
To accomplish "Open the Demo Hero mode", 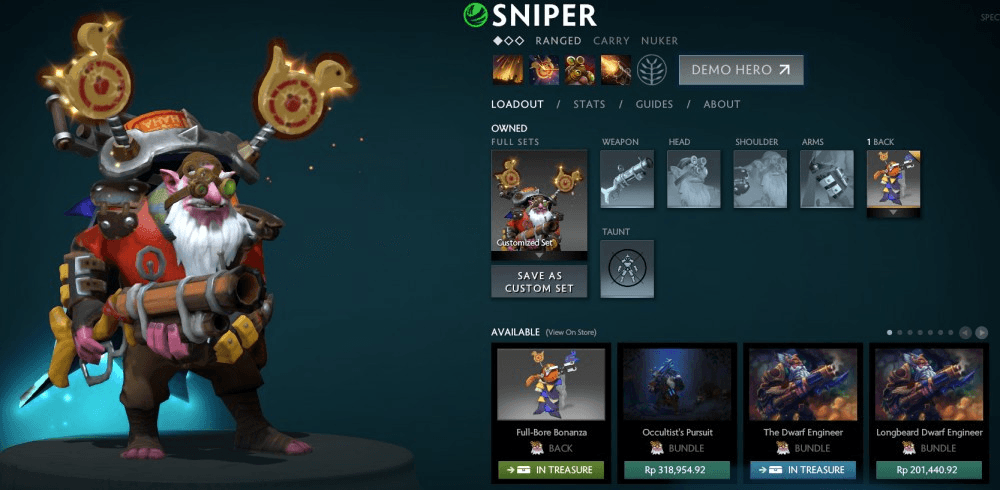I will [x=740, y=70].
